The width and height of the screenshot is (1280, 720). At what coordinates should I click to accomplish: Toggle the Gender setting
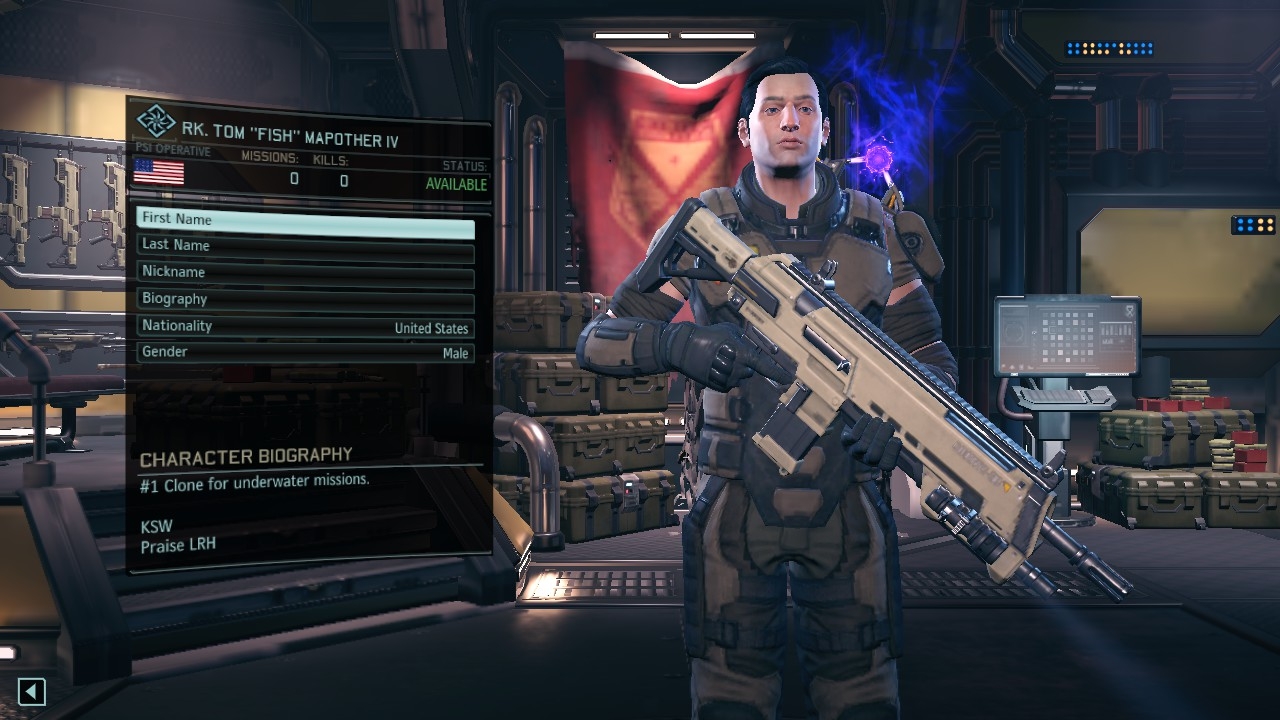click(x=305, y=352)
